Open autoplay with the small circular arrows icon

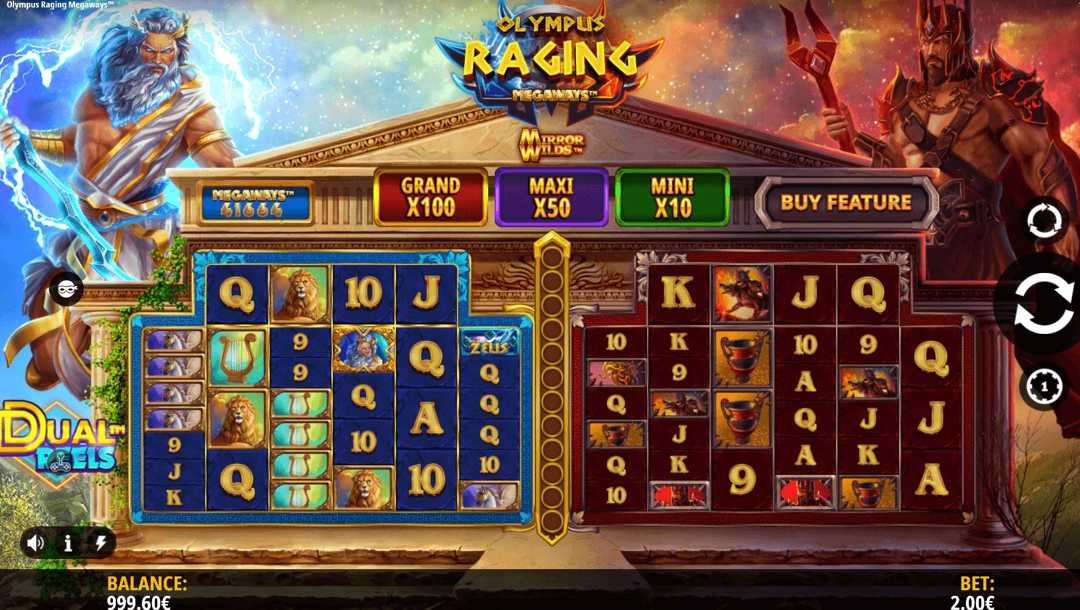click(1043, 221)
